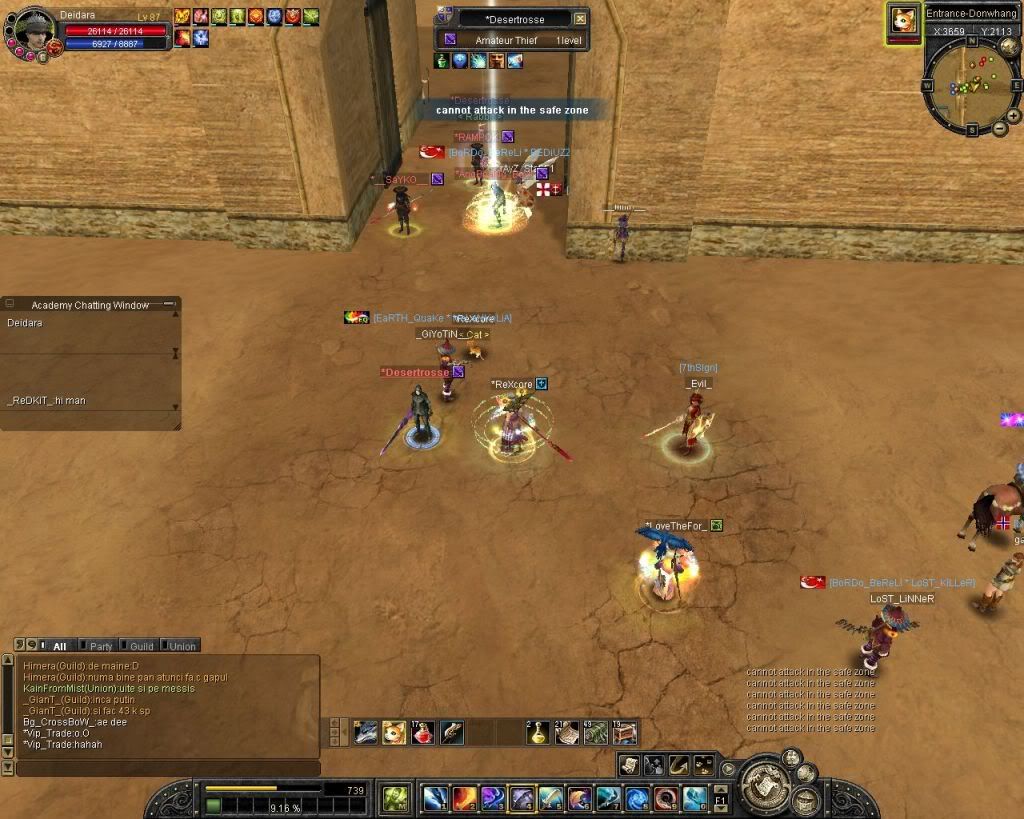This screenshot has height=819, width=1024.
Task: Switch chat to the Union tab
Action: pyautogui.click(x=179, y=646)
